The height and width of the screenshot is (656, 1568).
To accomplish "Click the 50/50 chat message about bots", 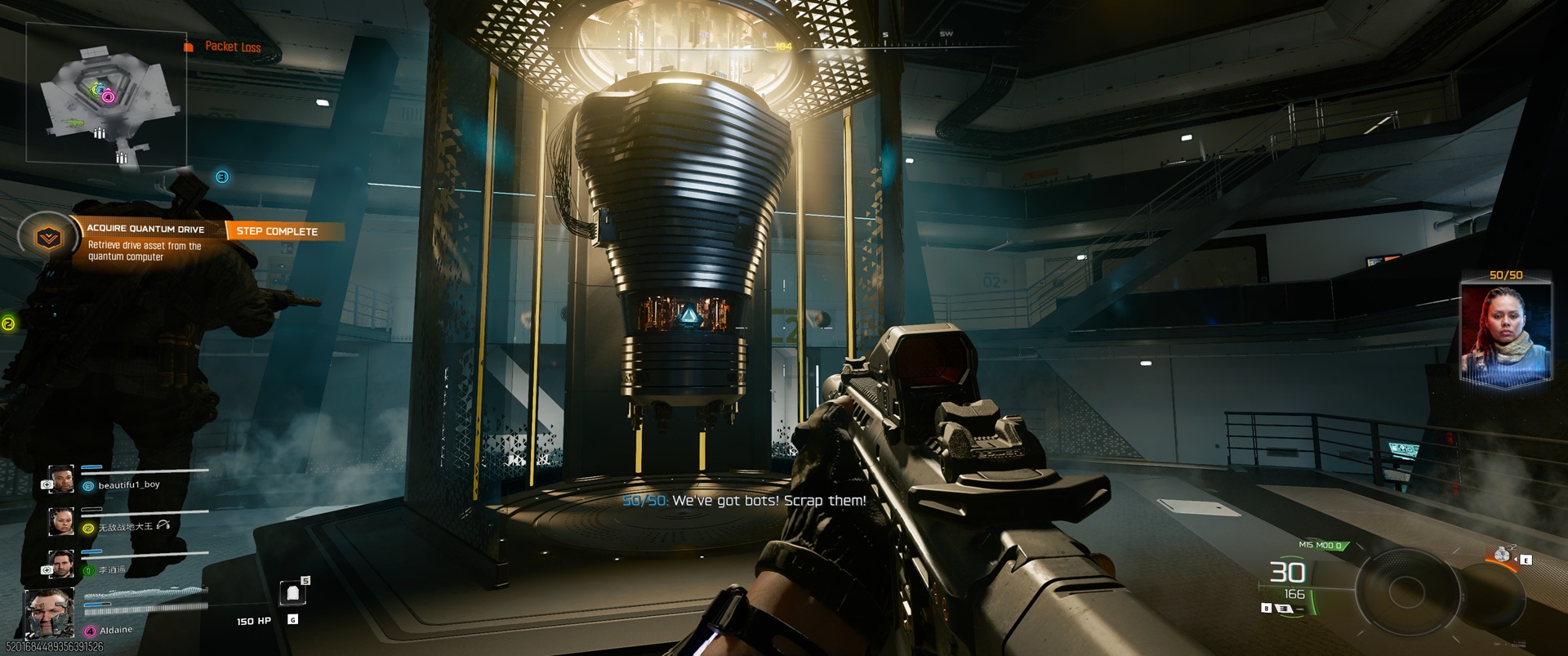I will pyautogui.click(x=743, y=501).
